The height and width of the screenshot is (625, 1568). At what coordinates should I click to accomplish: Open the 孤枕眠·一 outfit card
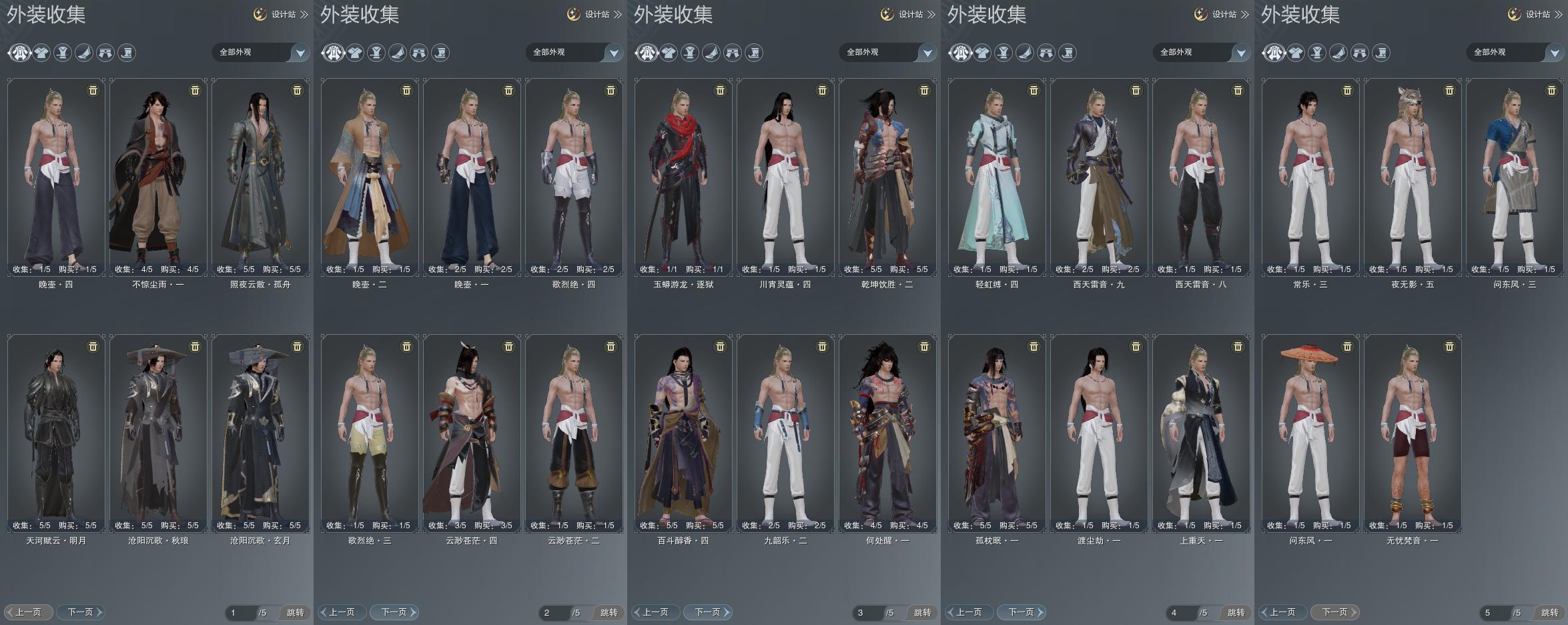point(997,434)
